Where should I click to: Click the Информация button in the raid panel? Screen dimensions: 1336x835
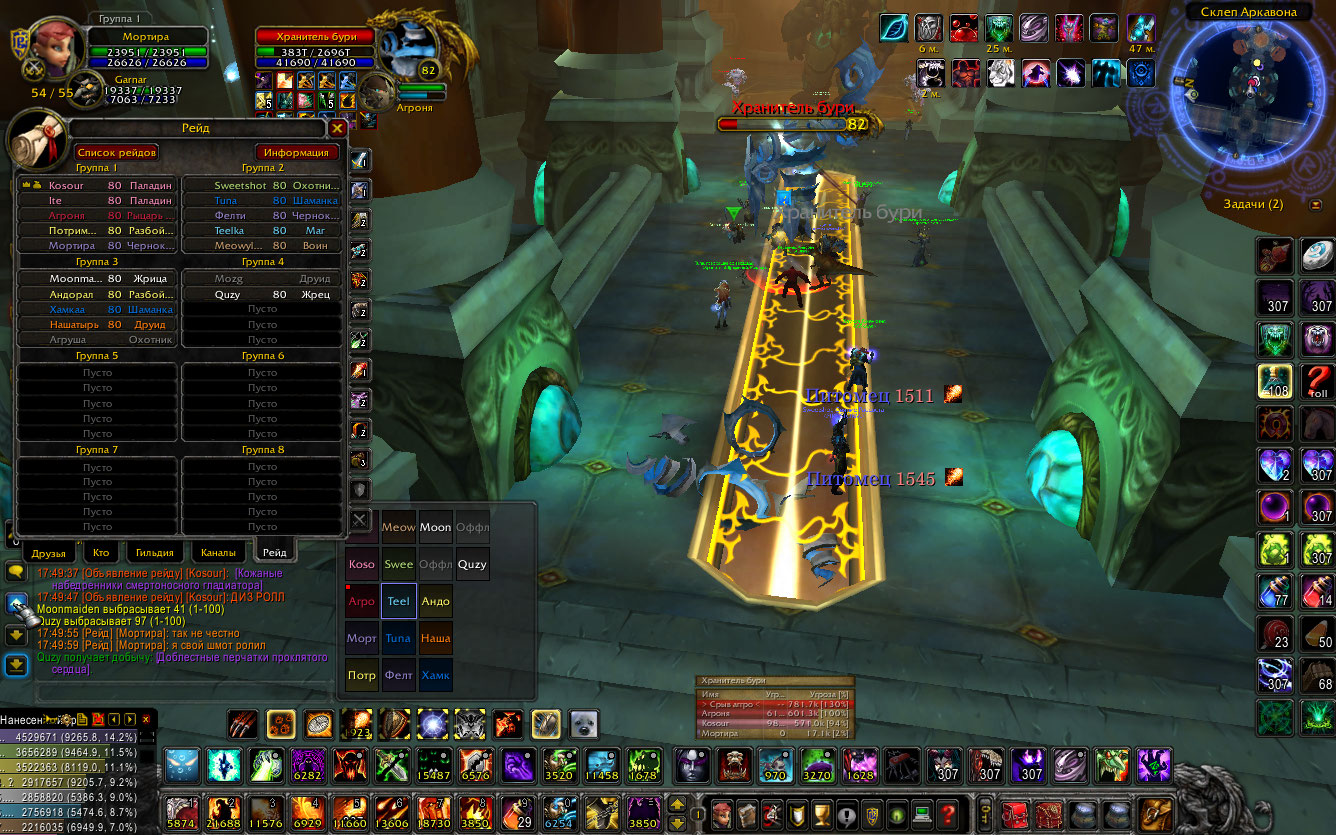pos(296,152)
